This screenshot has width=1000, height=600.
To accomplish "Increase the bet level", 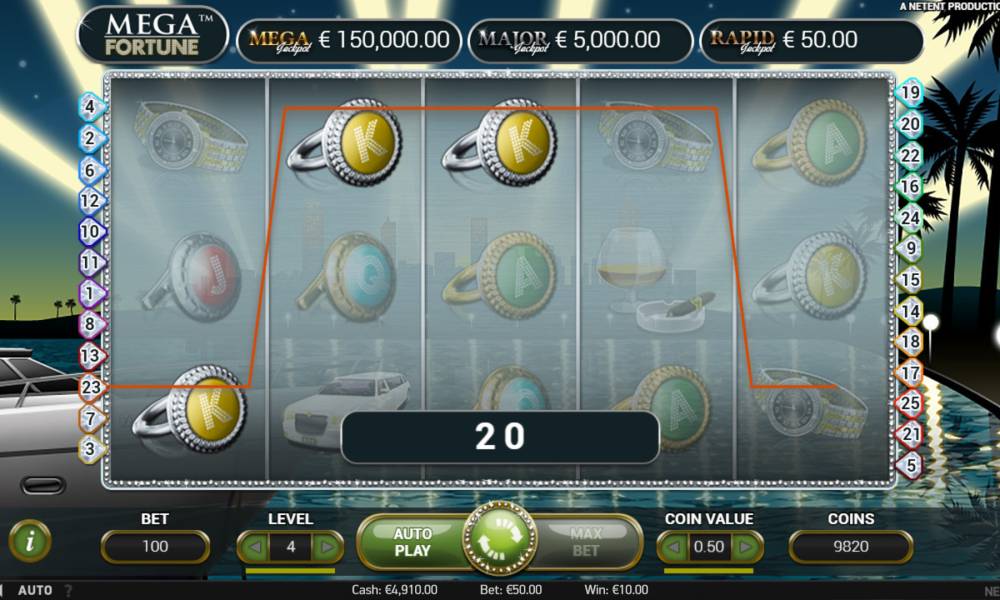I will (326, 547).
